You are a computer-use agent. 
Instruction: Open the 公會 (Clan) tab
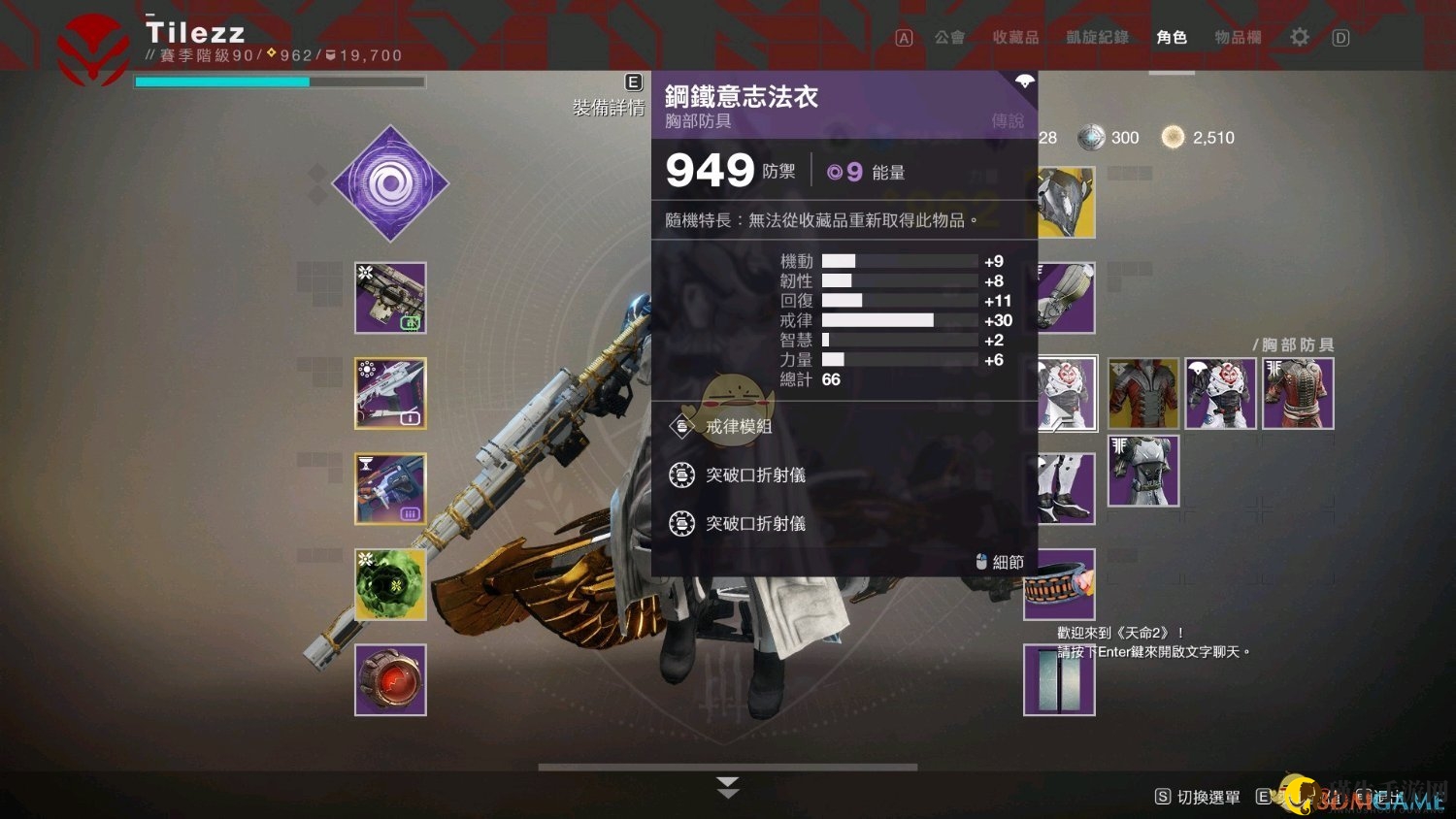point(948,38)
